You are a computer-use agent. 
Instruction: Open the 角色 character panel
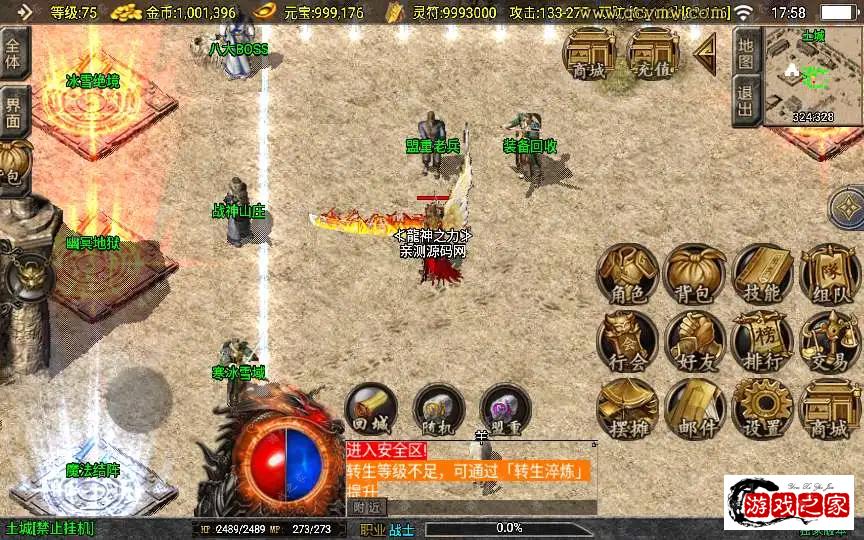click(628, 273)
